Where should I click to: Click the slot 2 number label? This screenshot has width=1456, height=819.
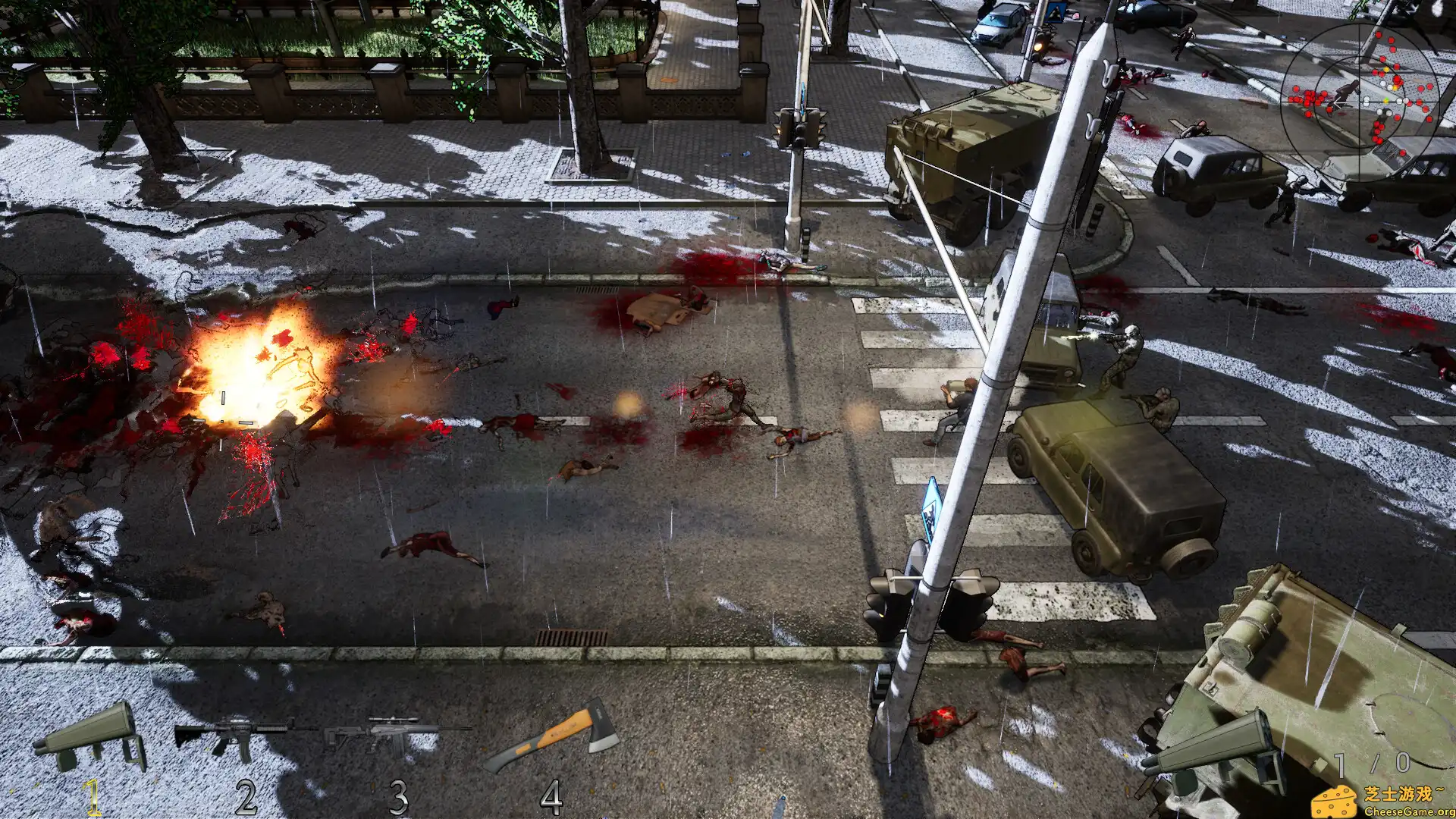(x=246, y=794)
